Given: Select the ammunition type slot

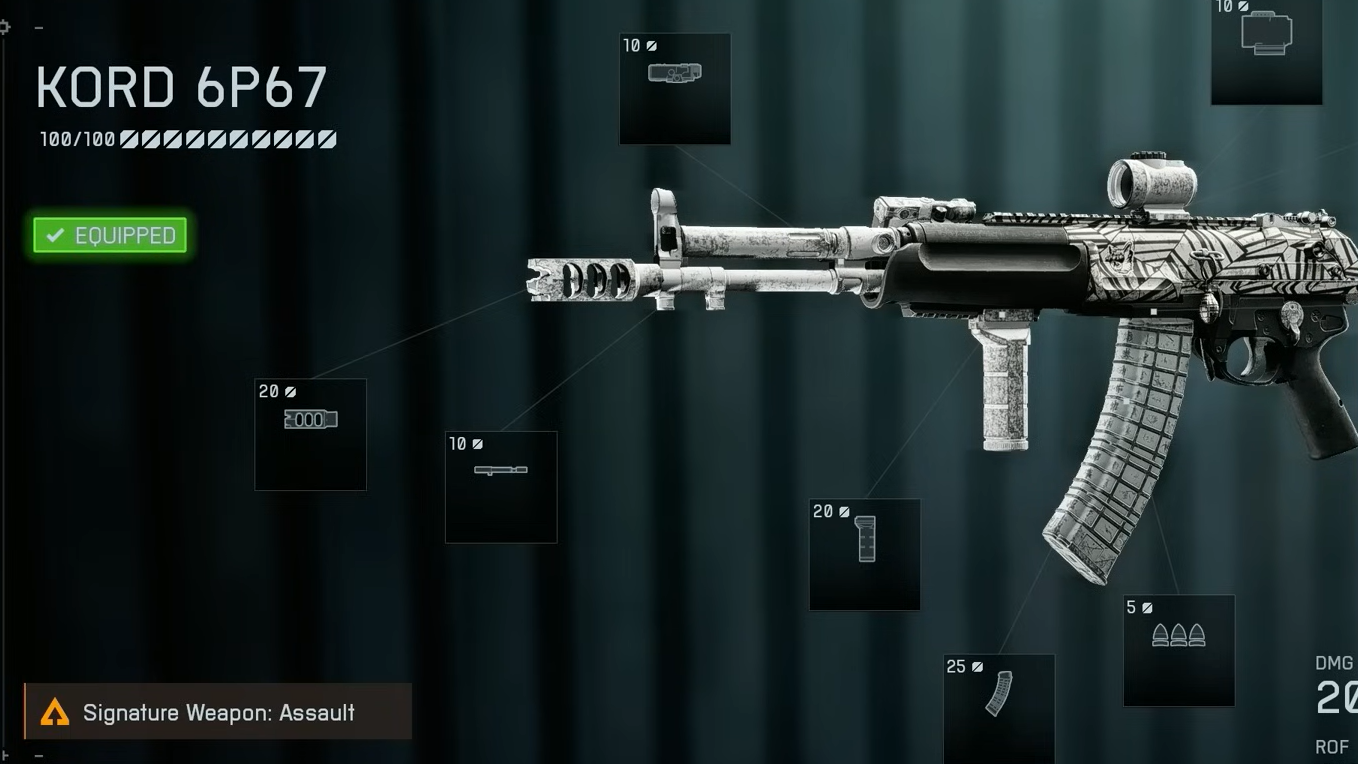Looking at the screenshot, I should point(1178,650).
